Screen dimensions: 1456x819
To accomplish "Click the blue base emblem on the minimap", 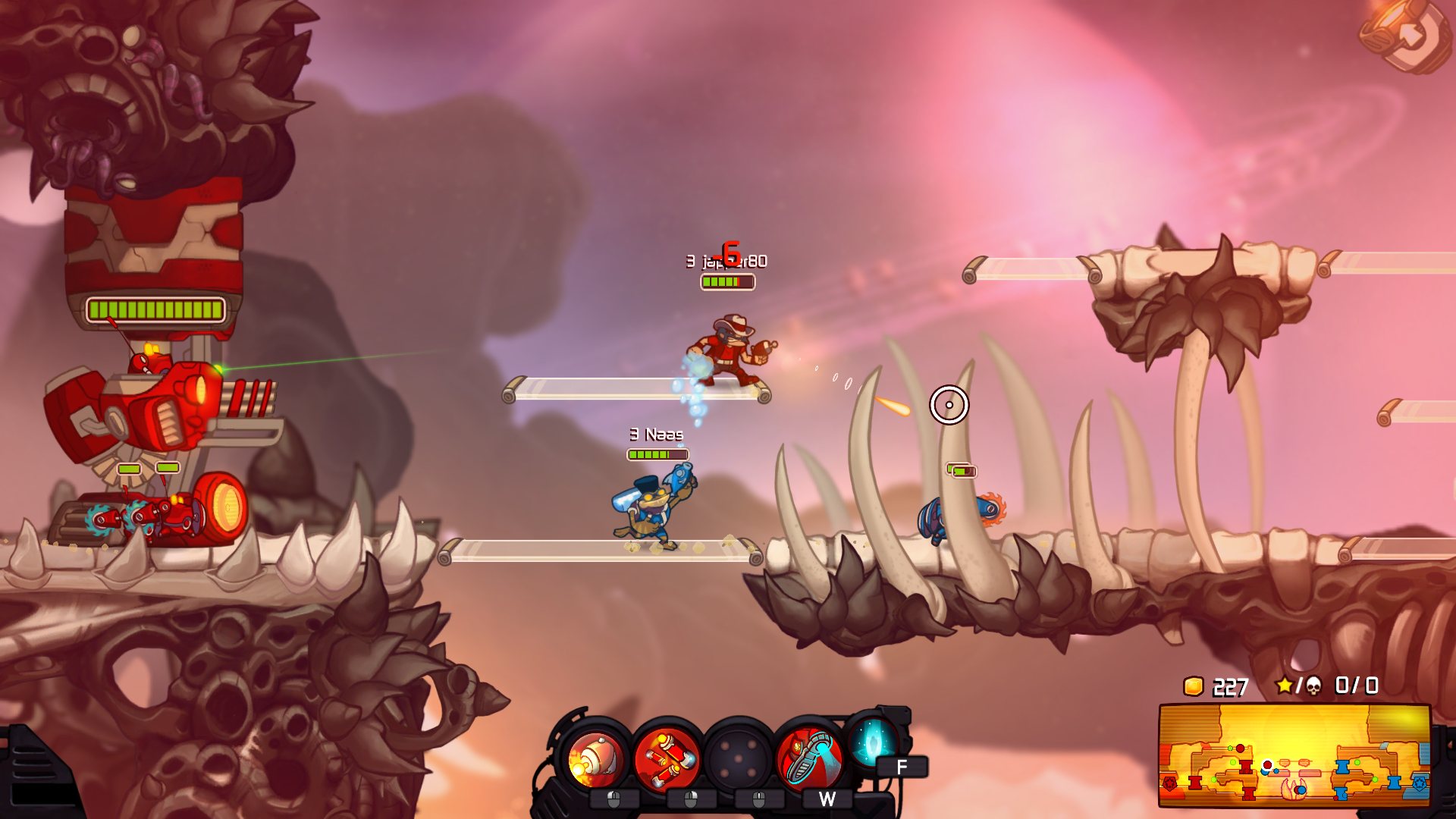I will [1419, 784].
